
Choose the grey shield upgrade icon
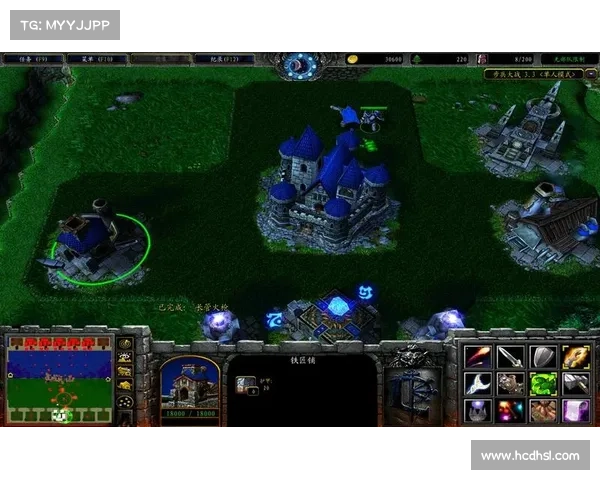(543, 357)
